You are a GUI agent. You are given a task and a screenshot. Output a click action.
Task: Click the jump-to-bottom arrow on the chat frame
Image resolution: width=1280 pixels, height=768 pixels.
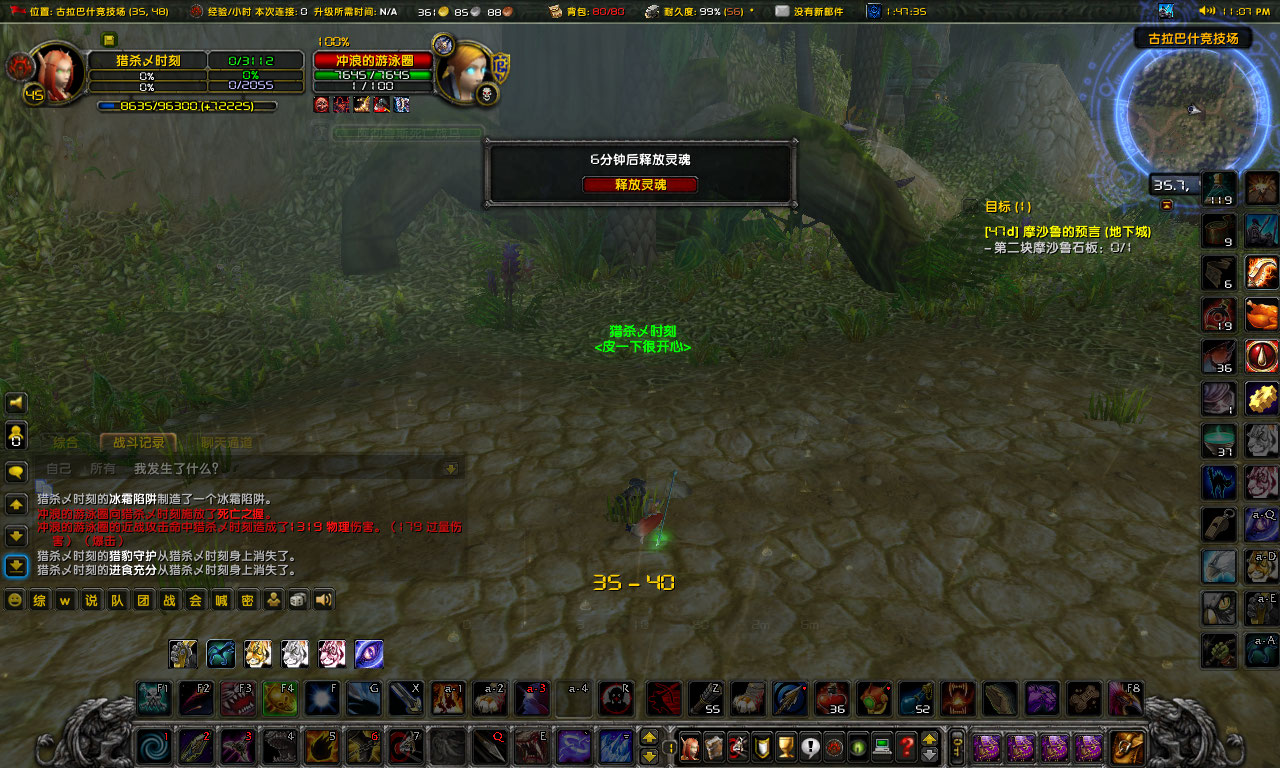pyautogui.click(x=14, y=565)
